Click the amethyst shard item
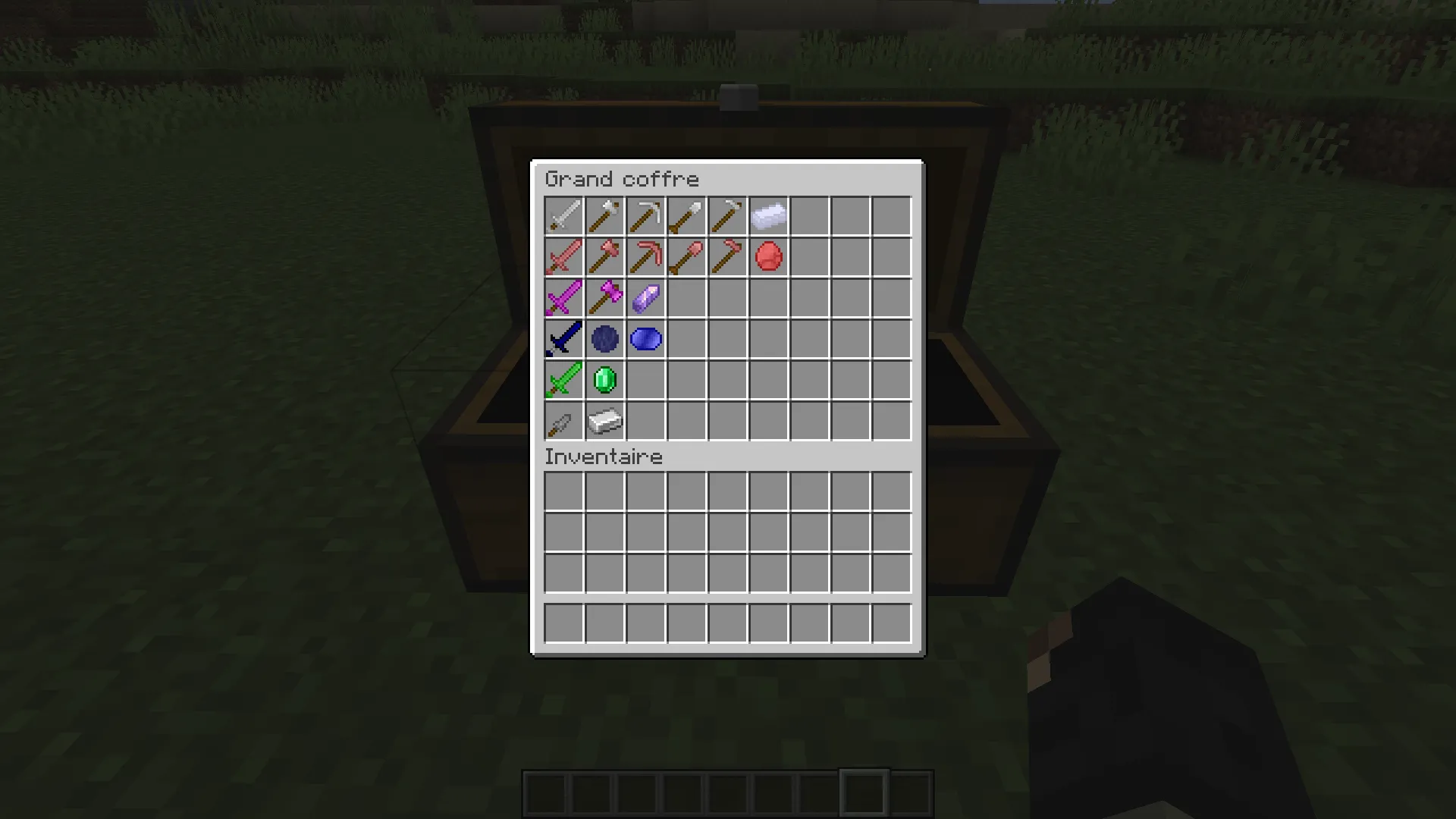The width and height of the screenshot is (1456, 819). point(646,298)
